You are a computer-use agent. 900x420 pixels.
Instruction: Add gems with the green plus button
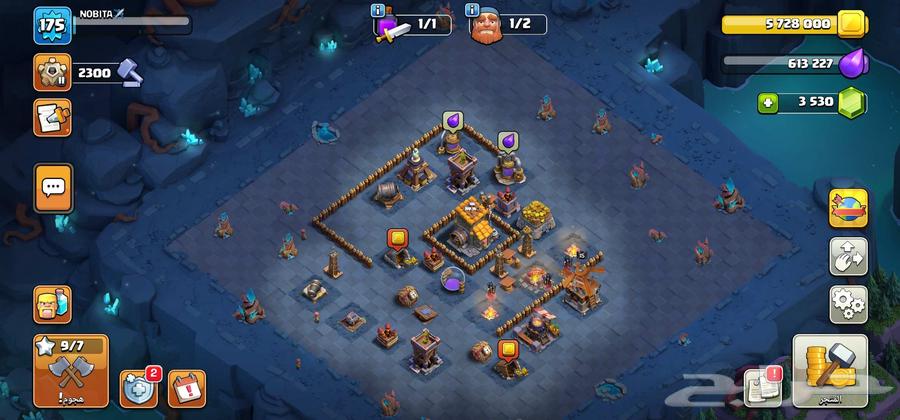768,102
